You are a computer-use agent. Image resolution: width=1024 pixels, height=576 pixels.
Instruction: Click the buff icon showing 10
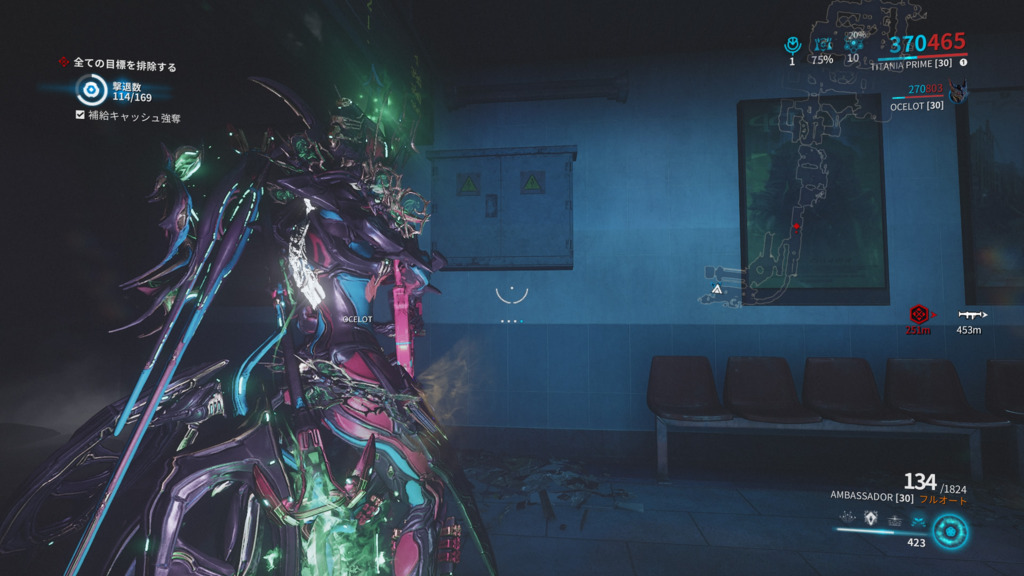tap(853, 44)
